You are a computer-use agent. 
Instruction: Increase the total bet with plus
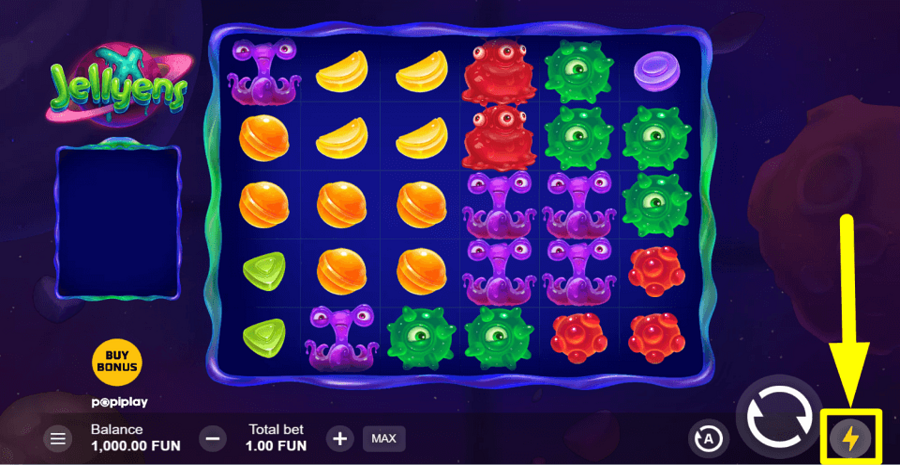coord(340,438)
